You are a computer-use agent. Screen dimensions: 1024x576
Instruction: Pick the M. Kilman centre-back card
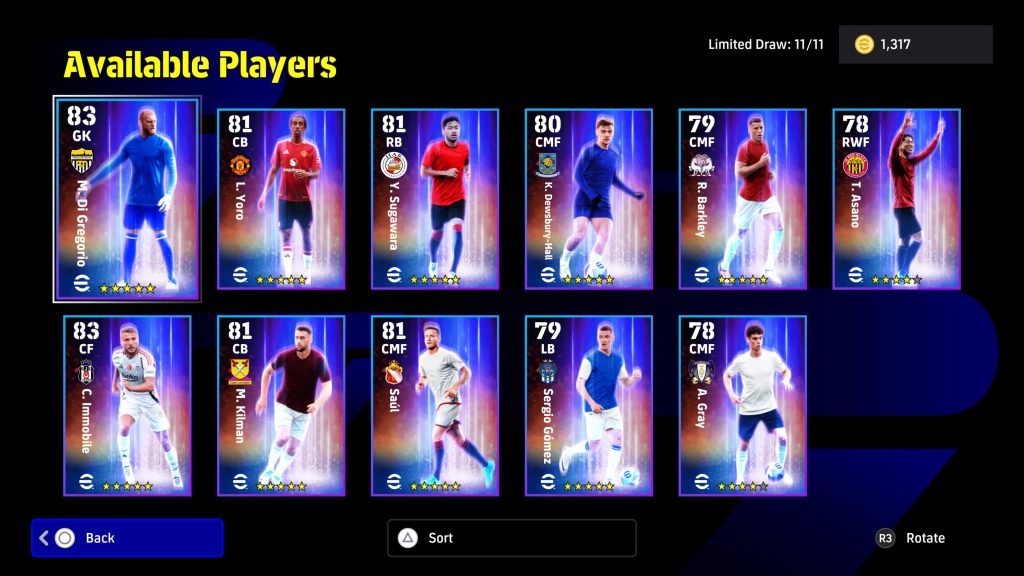(x=281, y=405)
